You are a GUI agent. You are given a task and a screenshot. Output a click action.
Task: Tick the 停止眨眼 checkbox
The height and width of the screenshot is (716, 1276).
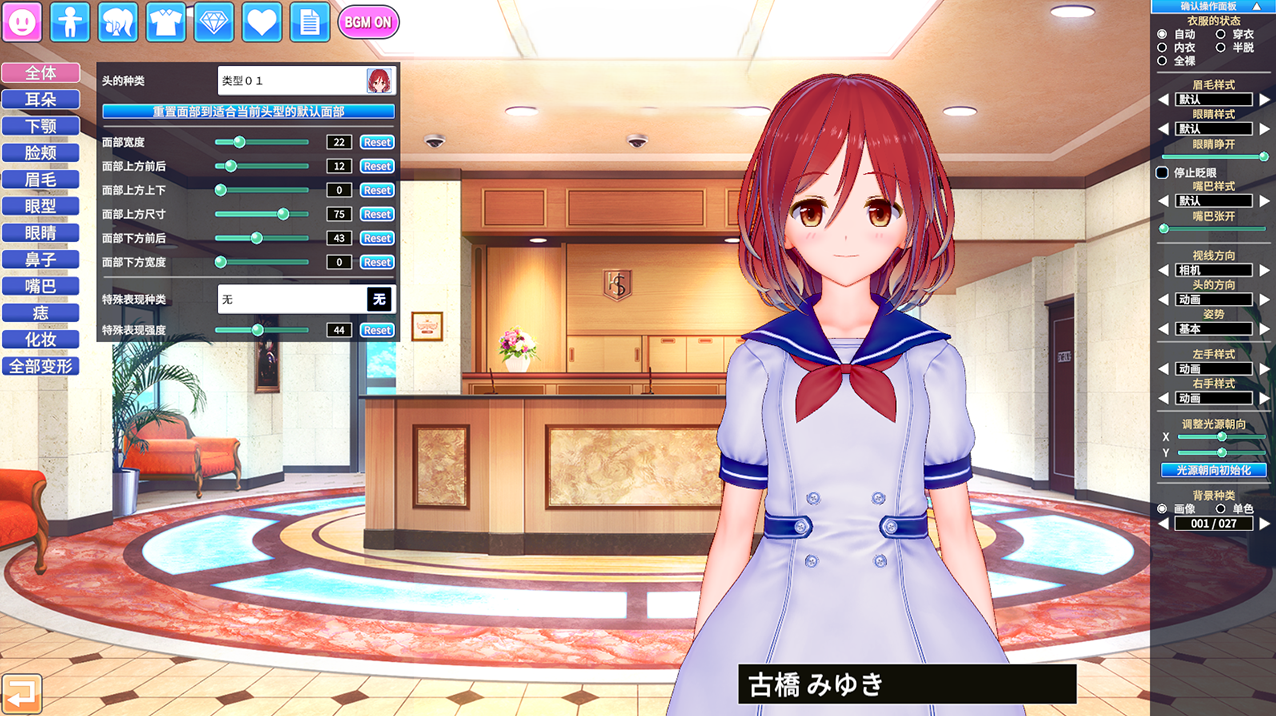tap(1162, 173)
